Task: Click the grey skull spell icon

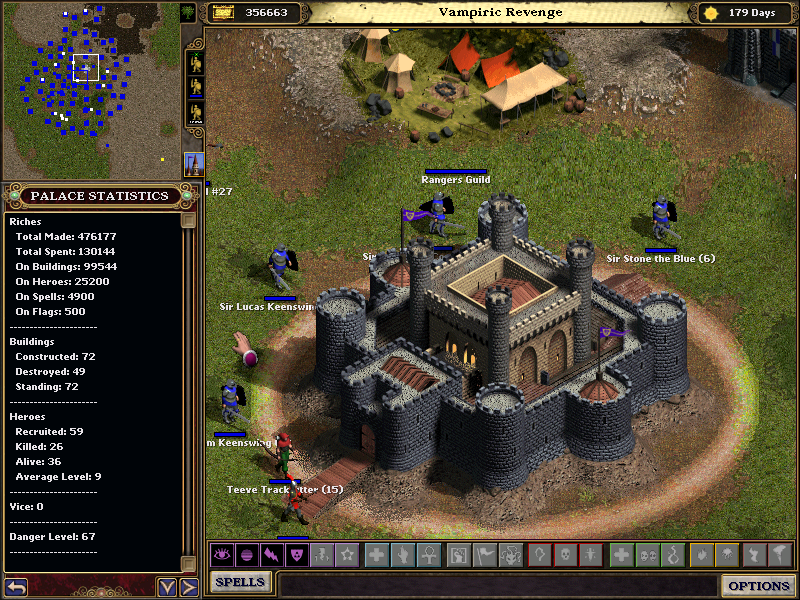Action: pos(565,555)
